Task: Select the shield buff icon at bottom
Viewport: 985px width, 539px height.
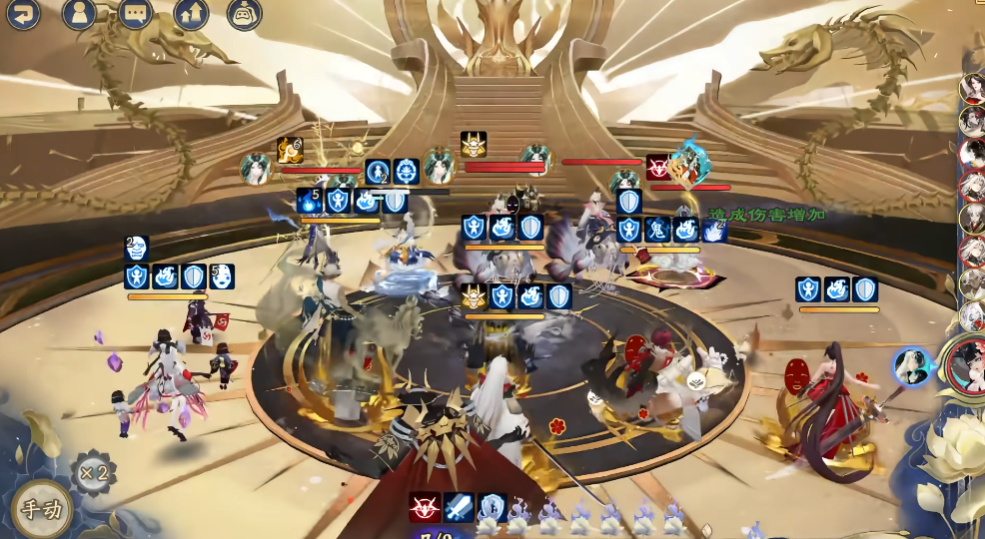Action: [492, 508]
